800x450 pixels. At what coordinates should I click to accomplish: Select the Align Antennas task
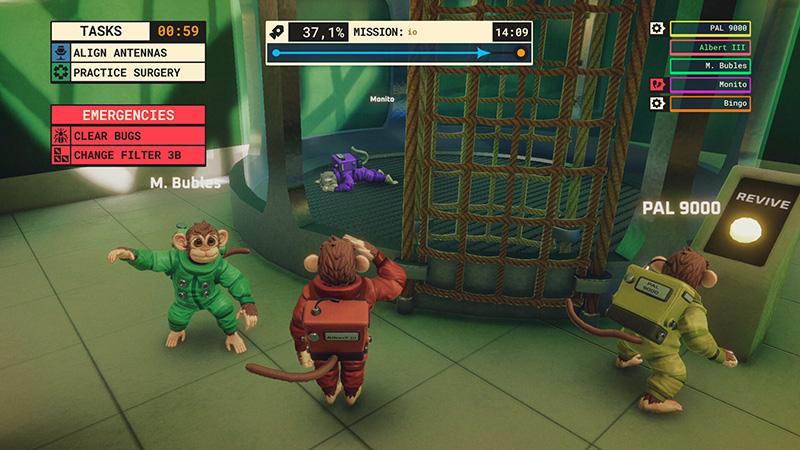point(128,52)
